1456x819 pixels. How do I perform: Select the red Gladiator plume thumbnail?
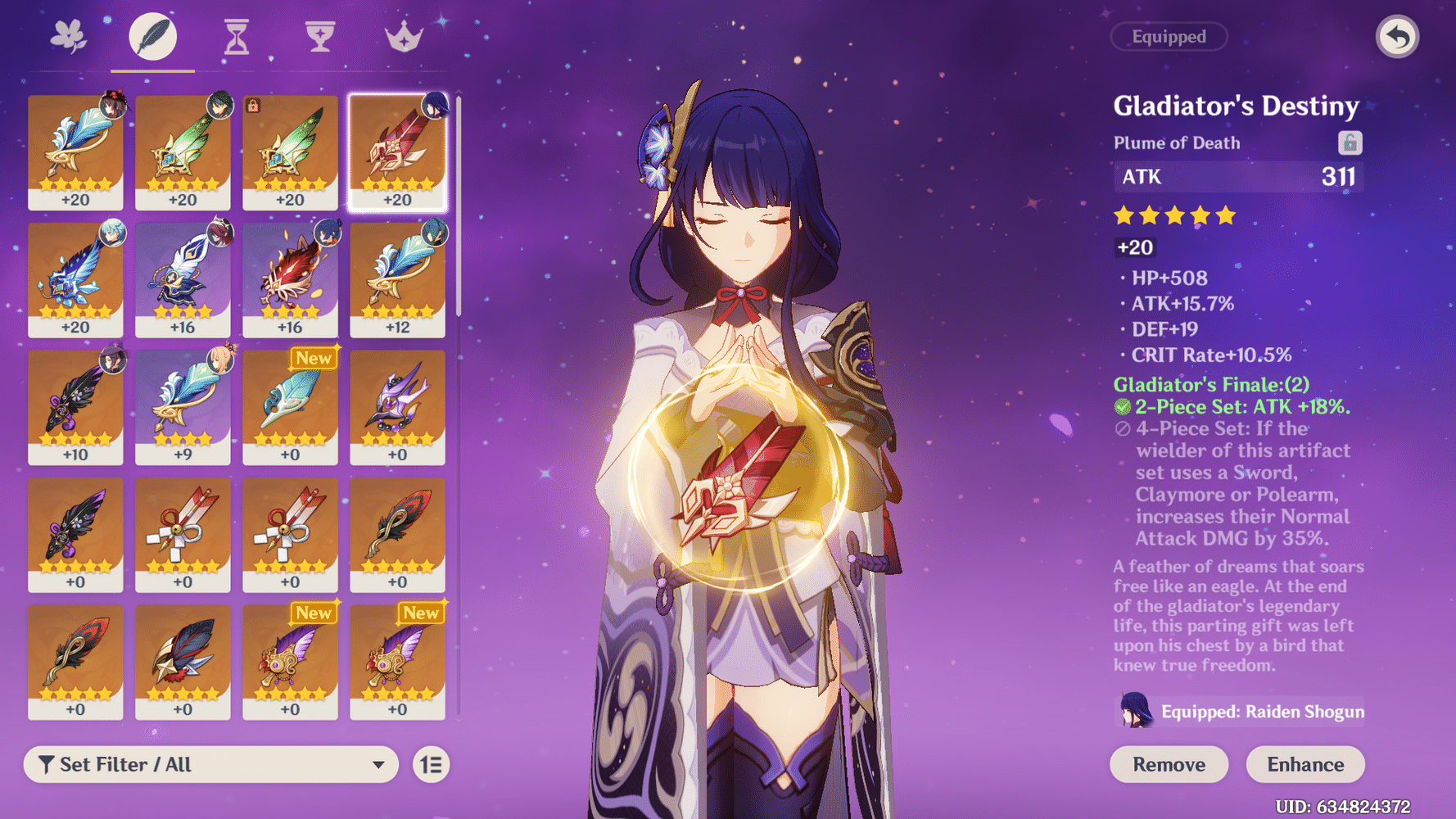coord(398,152)
